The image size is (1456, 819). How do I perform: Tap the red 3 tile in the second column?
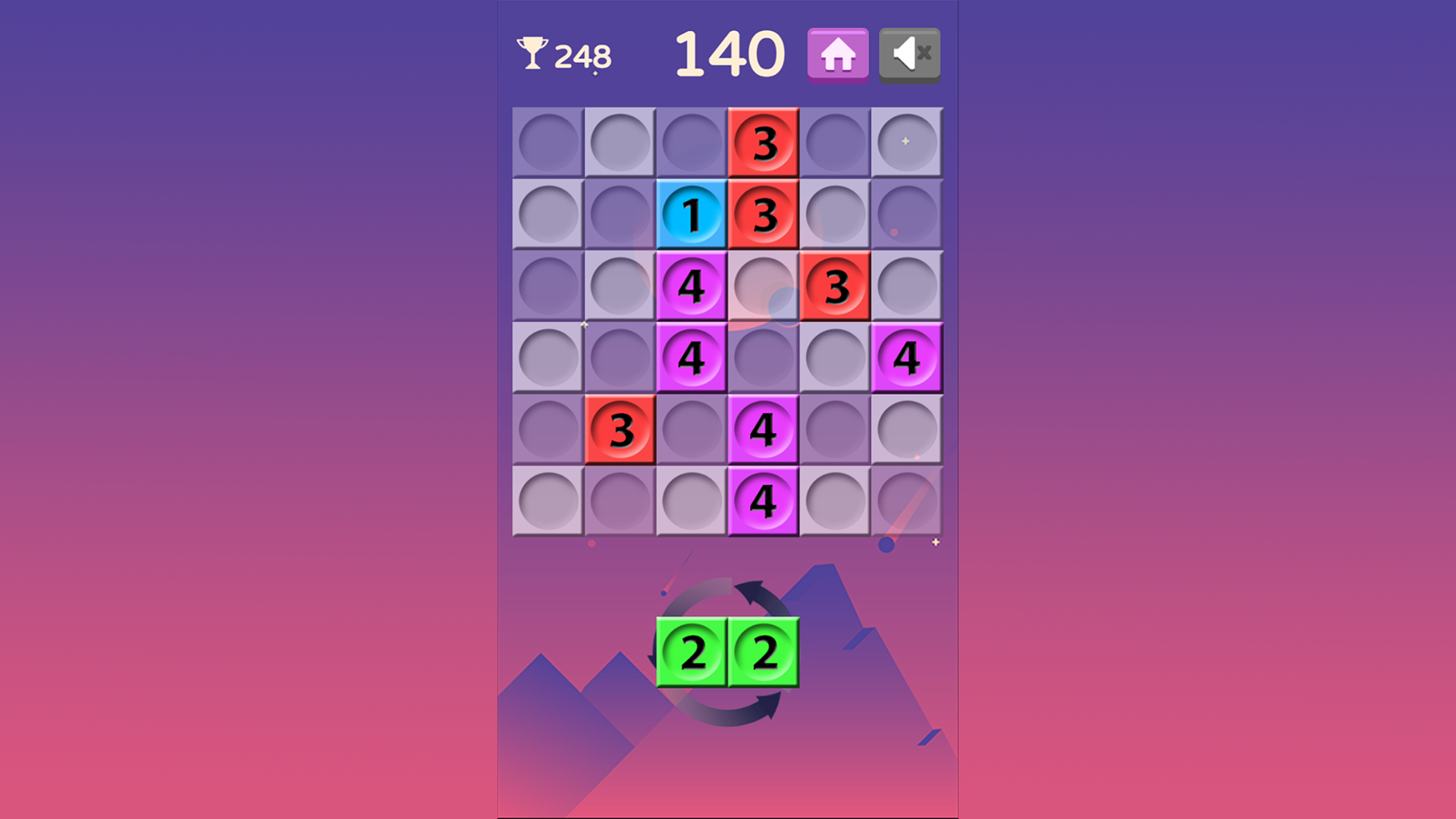click(620, 431)
